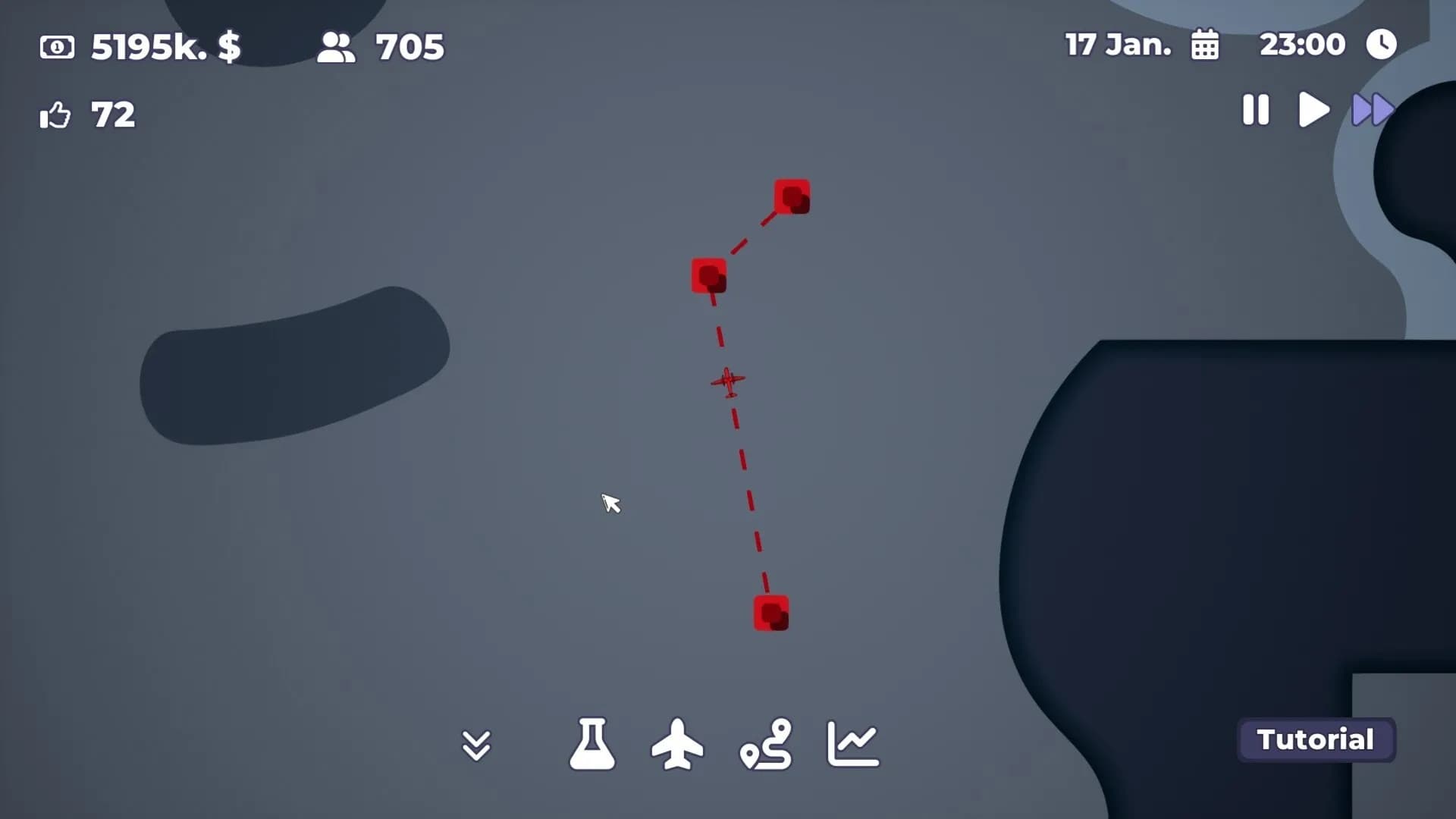Select the bottom red airport node

point(771,612)
